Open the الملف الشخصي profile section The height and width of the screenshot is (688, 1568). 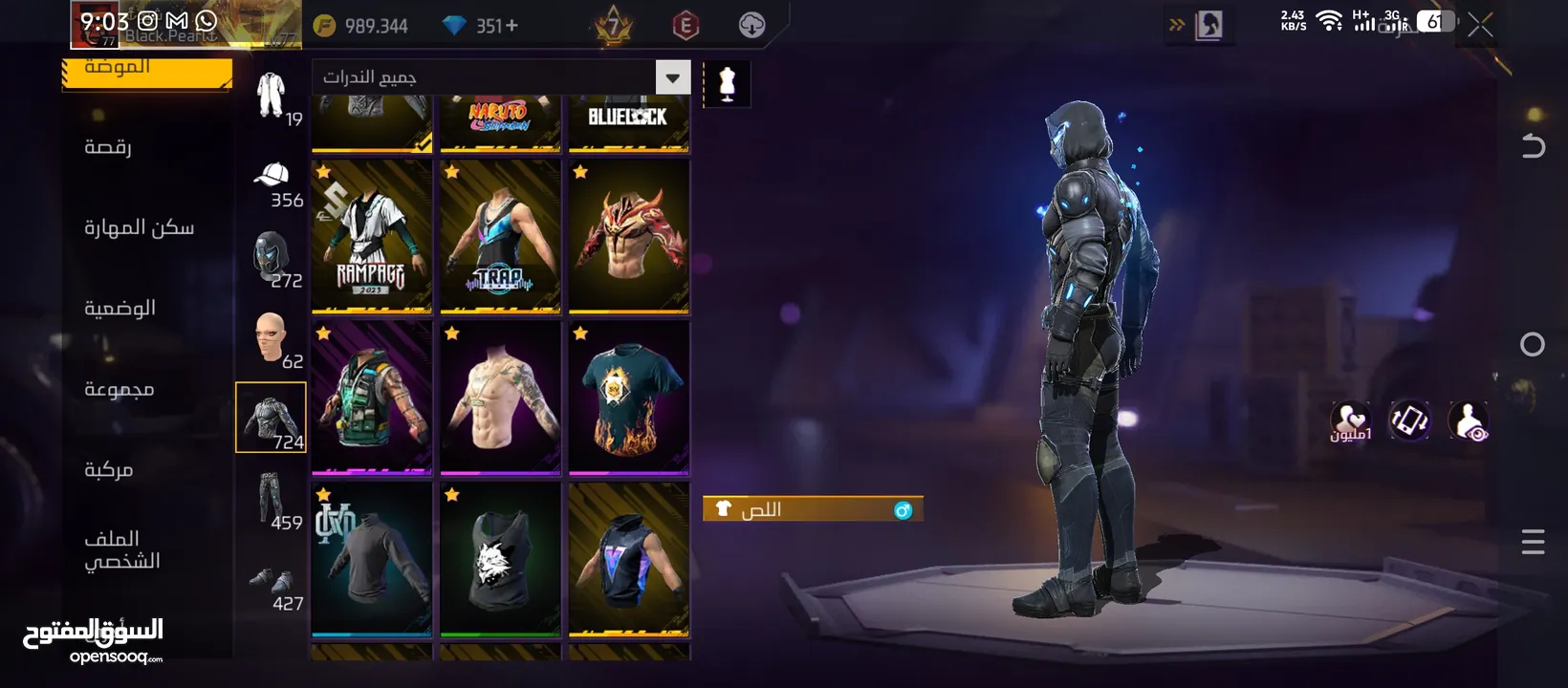click(x=121, y=549)
